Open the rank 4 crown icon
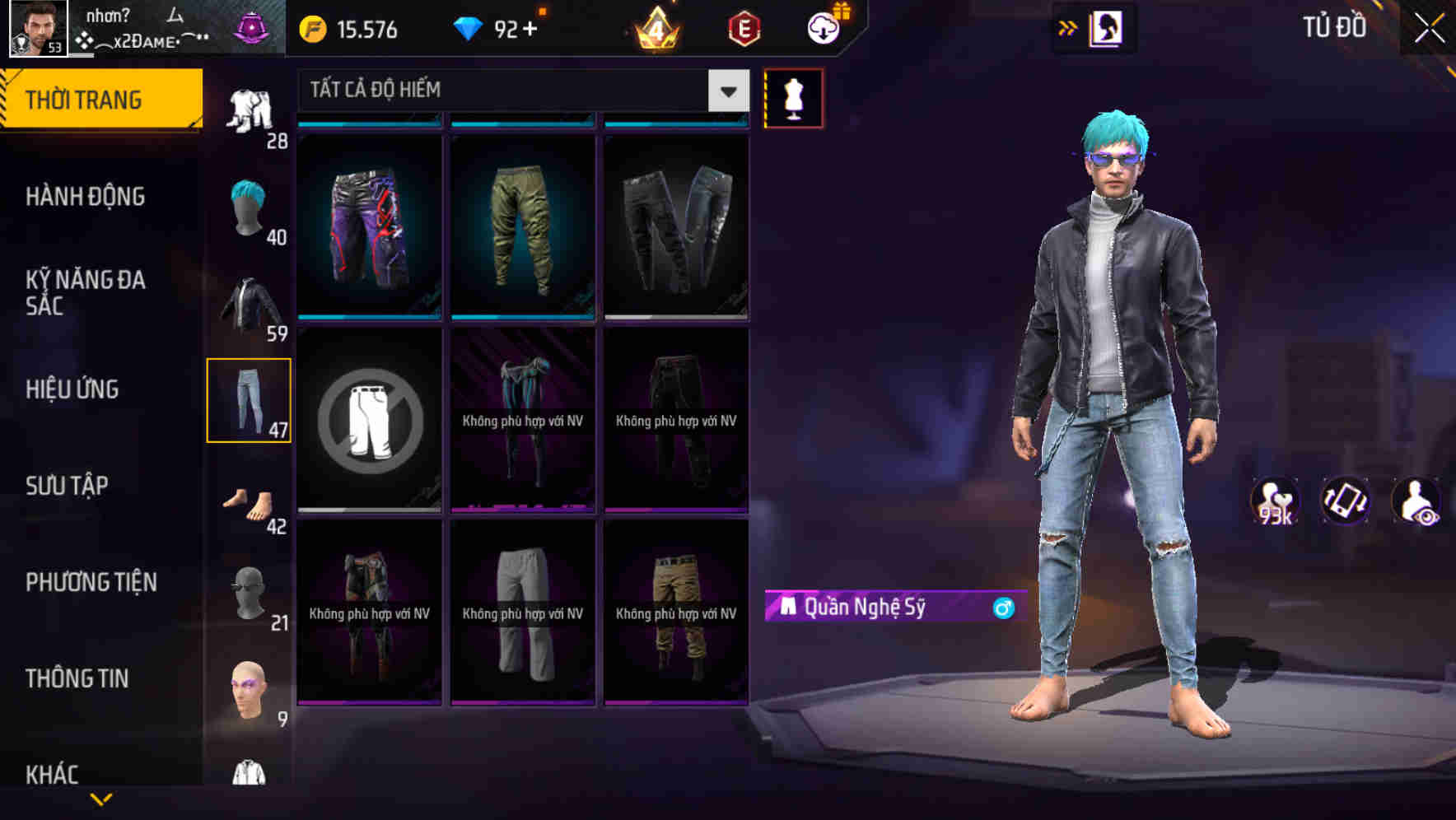This screenshot has height=820, width=1456. tap(655, 31)
